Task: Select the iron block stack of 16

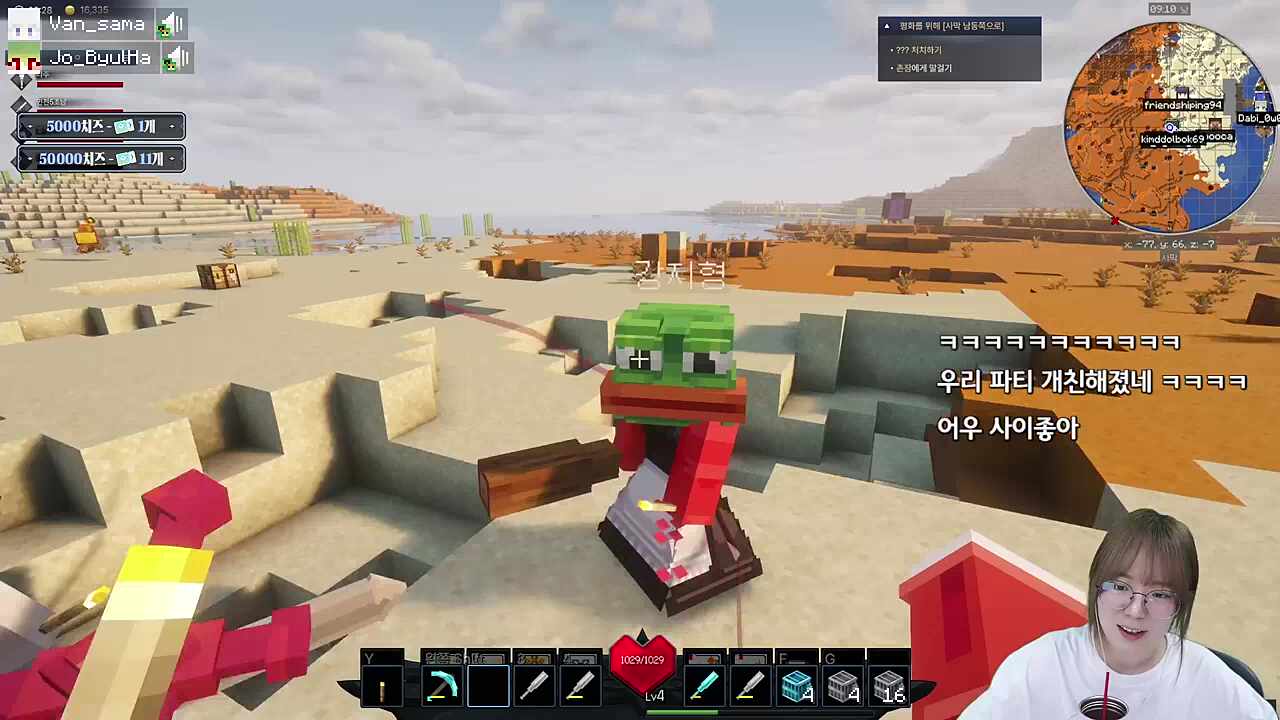Action: [x=888, y=687]
